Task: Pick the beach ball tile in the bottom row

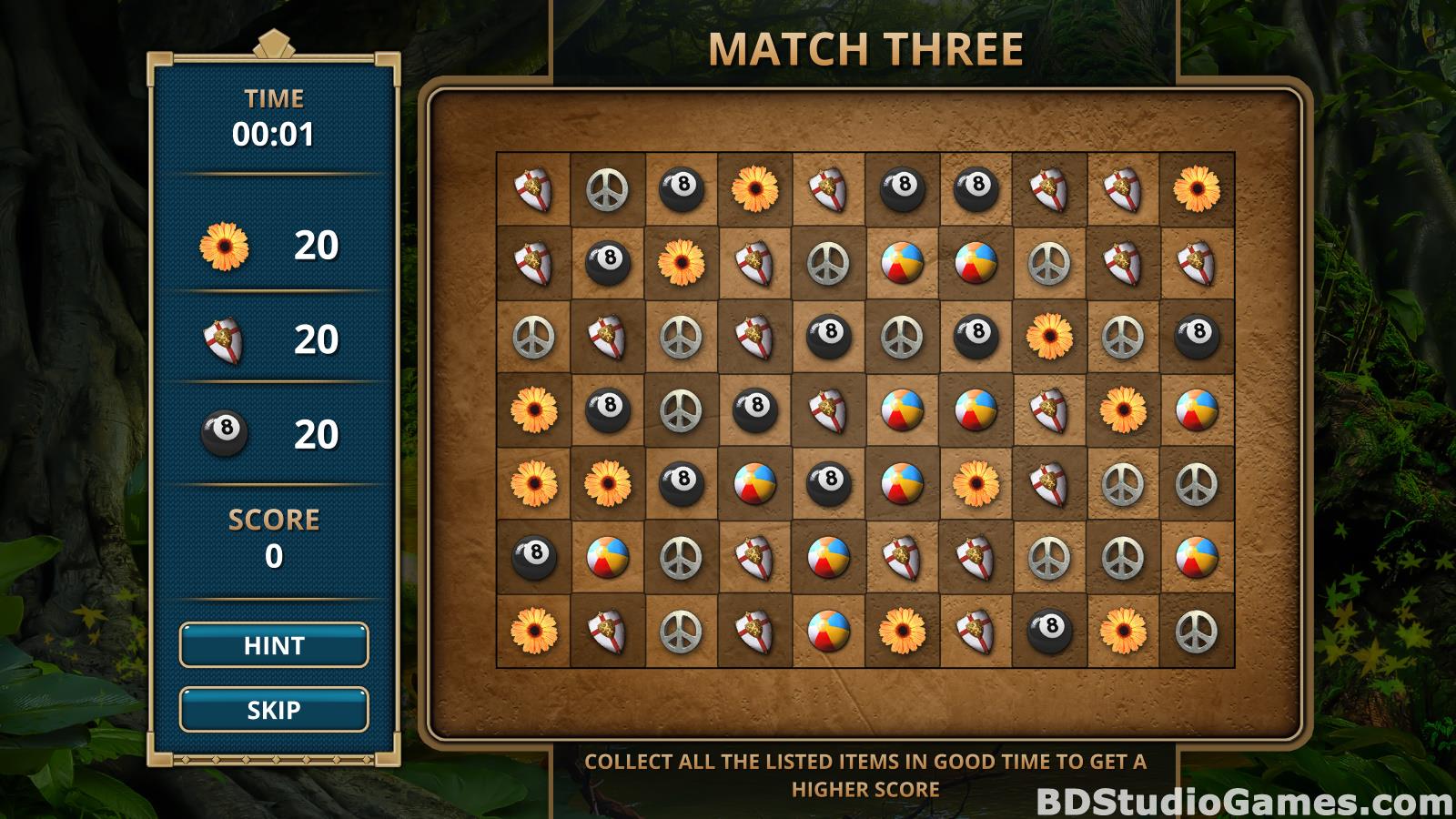Action: pyautogui.click(x=828, y=630)
